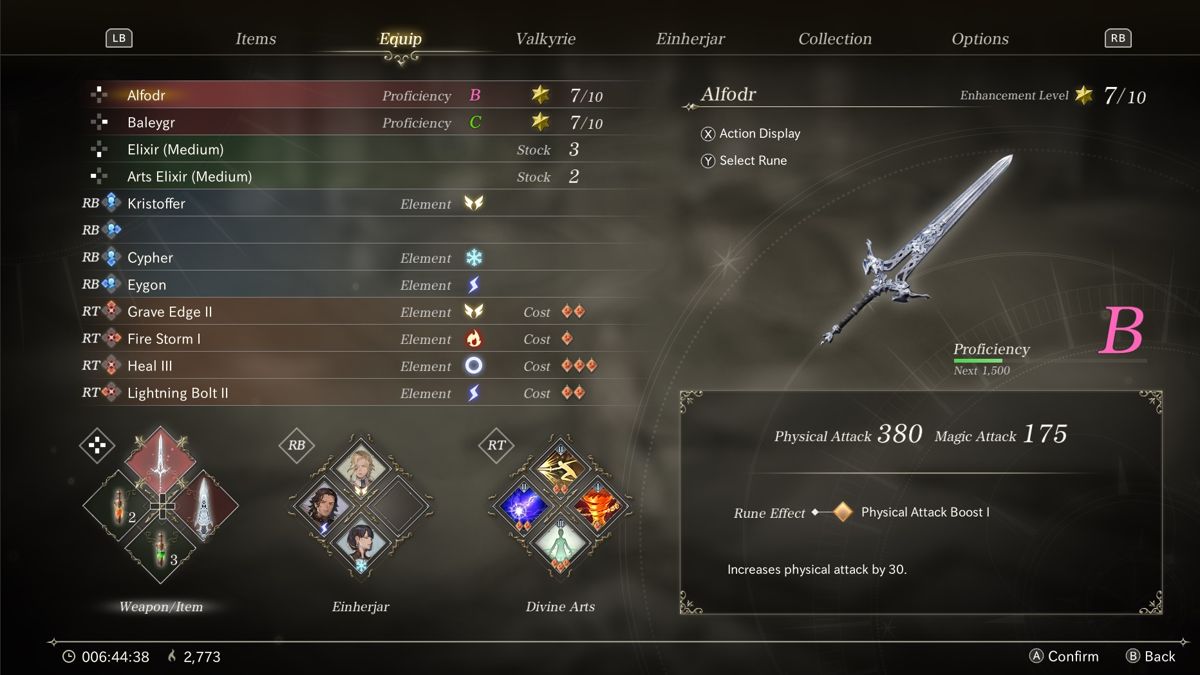Image resolution: width=1200 pixels, height=675 pixels.
Task: Pick the Arts Elixir (Medium) row
Action: [x=189, y=177]
